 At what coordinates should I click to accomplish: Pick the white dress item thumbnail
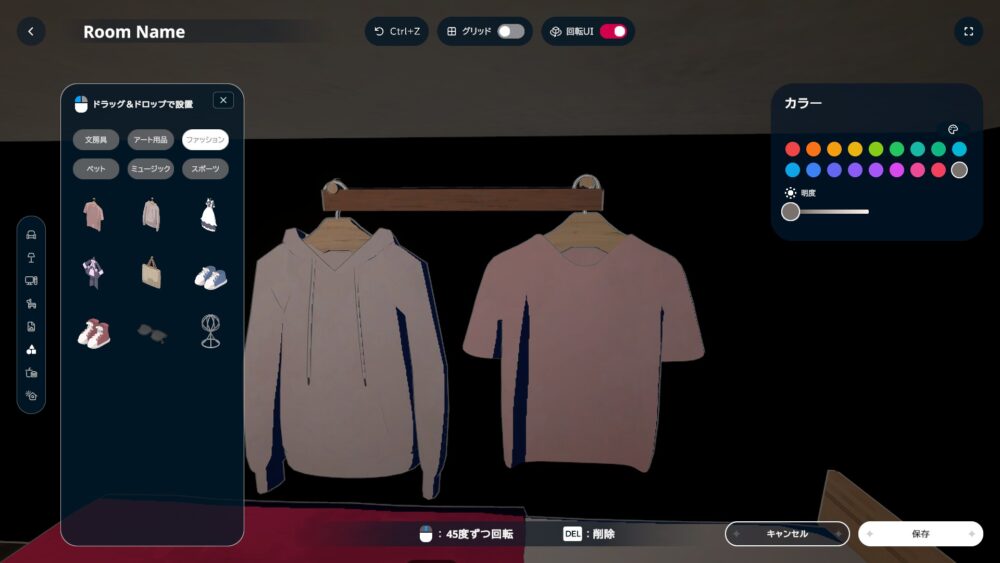point(209,214)
